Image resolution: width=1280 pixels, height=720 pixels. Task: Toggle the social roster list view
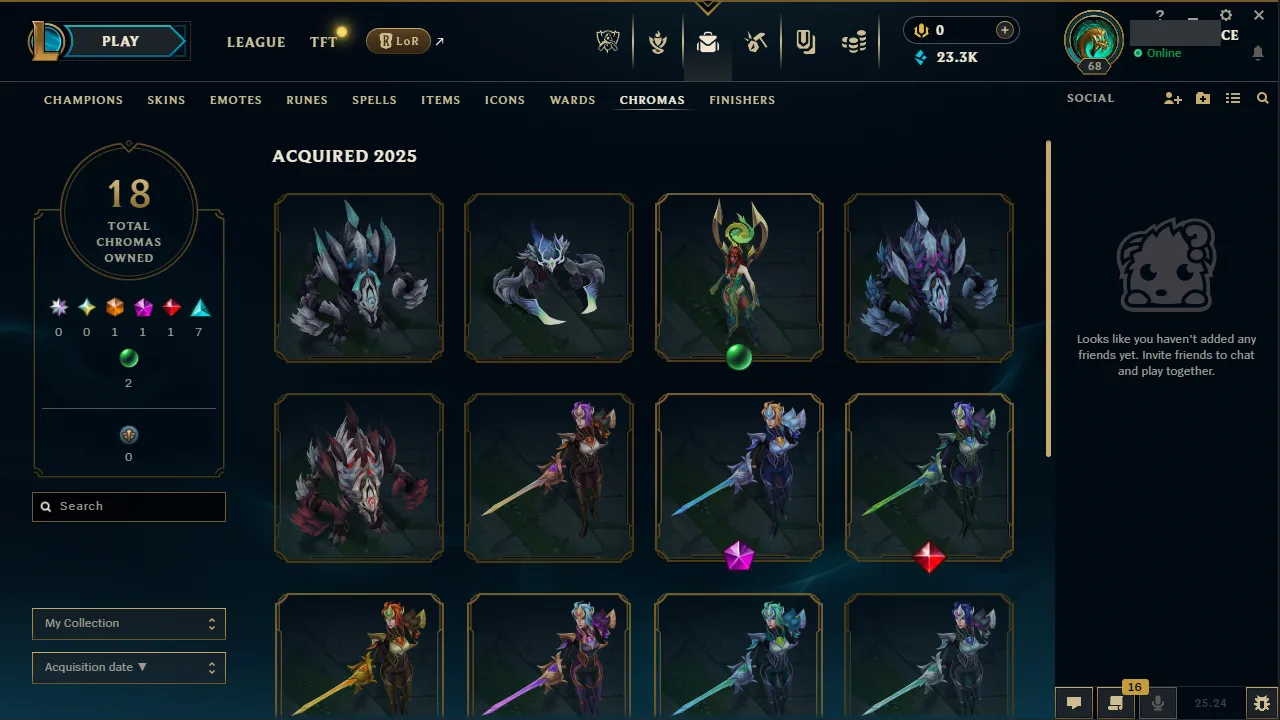click(x=1233, y=98)
